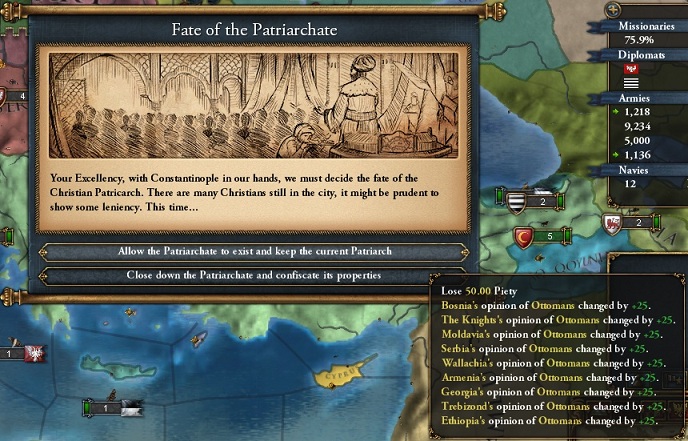Image resolution: width=688 pixels, height=441 pixels.
Task: Select the 5,000 army entry
Action: click(638, 140)
